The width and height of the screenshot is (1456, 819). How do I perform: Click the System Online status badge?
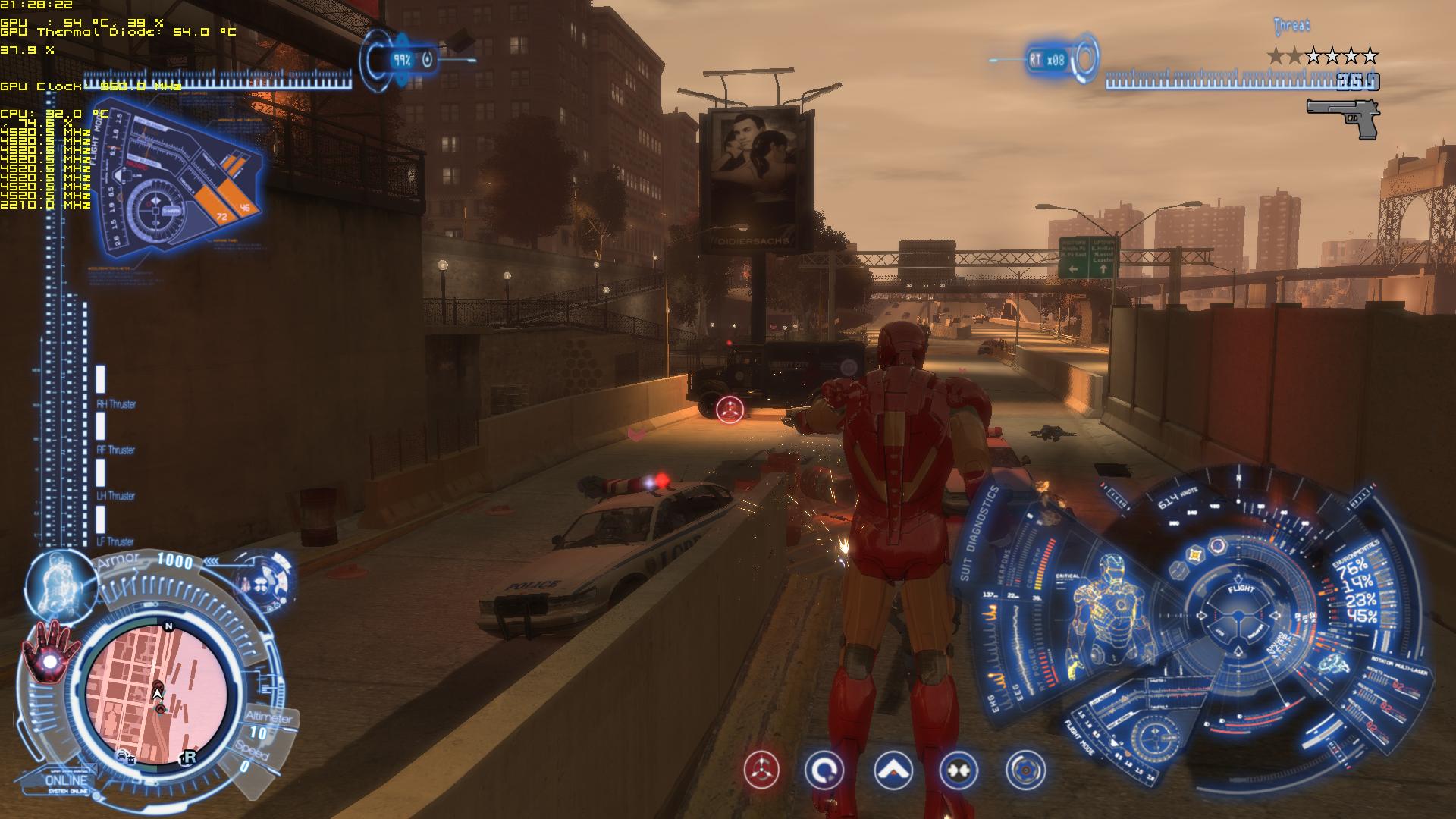tap(67, 783)
